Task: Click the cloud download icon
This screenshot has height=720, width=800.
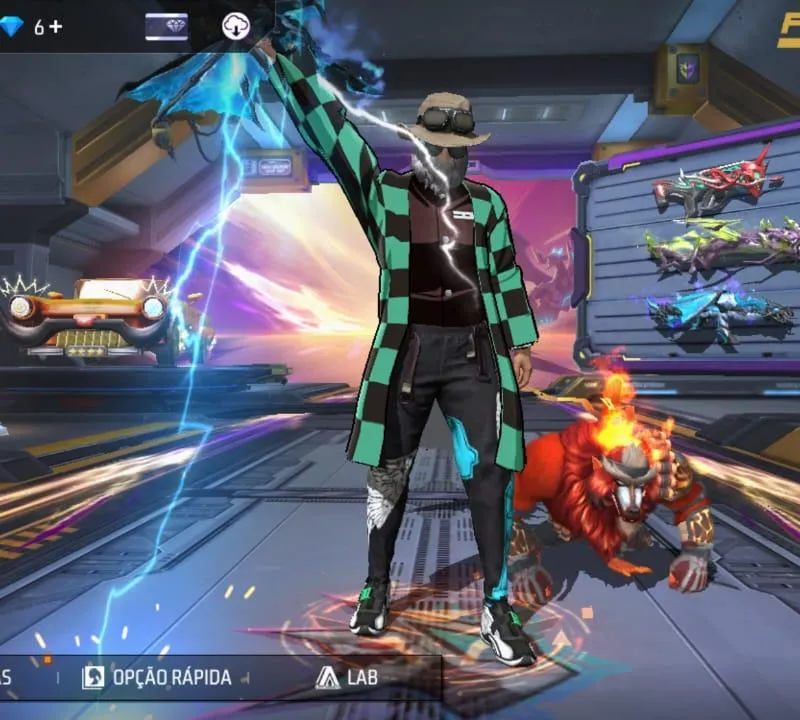Action: pos(235,27)
